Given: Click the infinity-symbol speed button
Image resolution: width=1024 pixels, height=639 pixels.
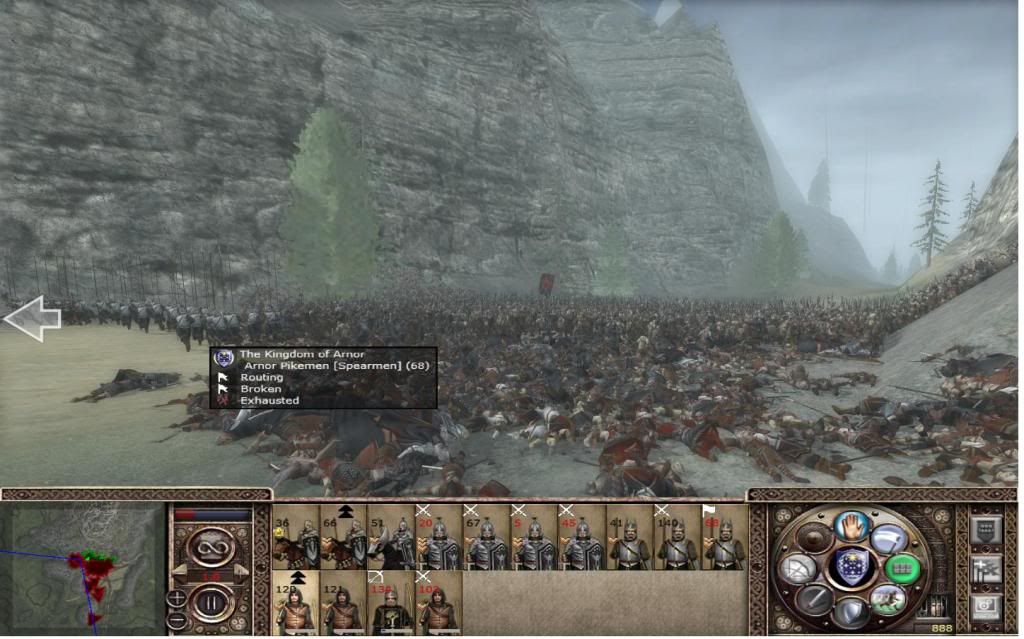Looking at the screenshot, I should 212,545.
